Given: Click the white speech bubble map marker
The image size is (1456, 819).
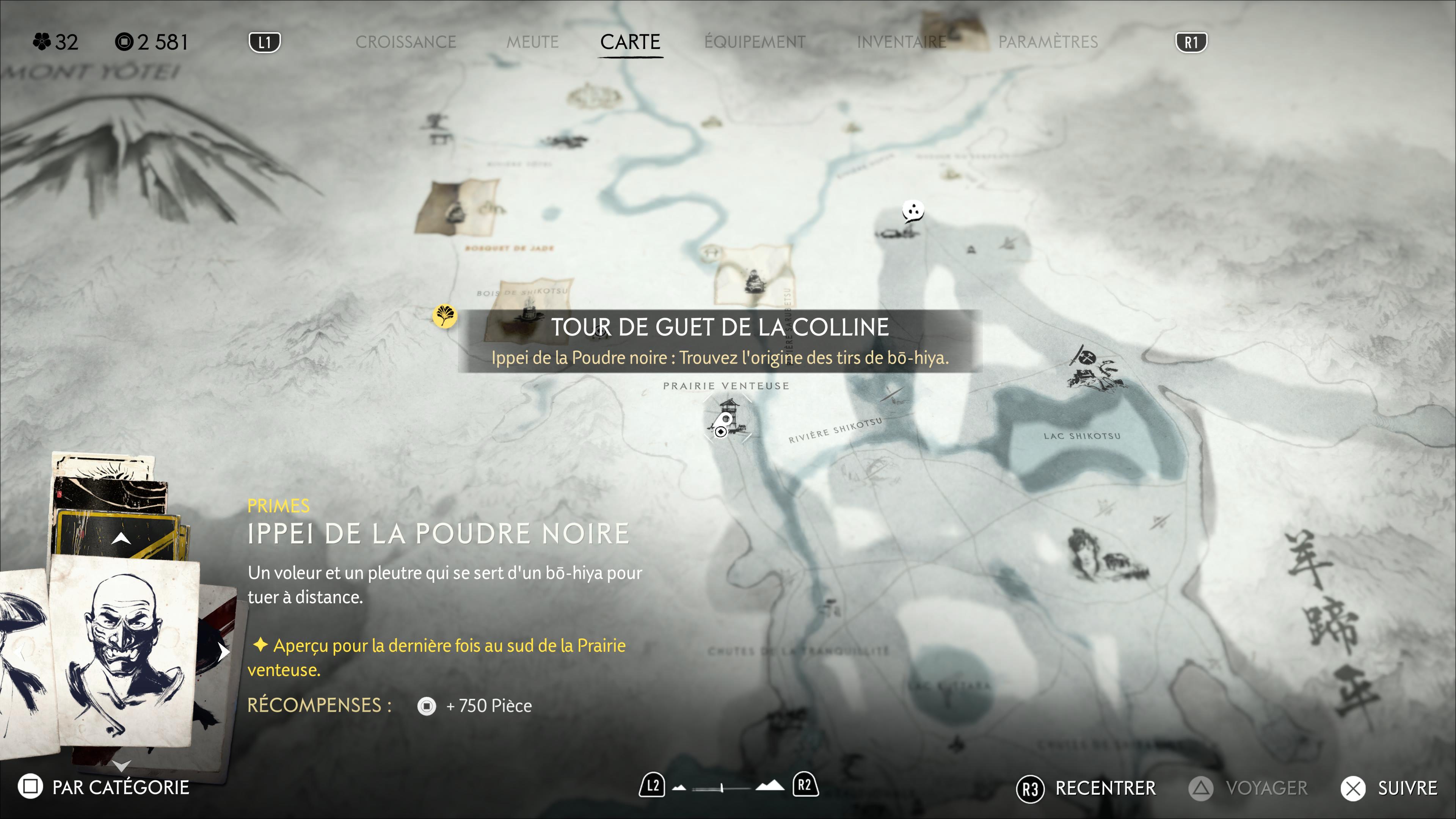Looking at the screenshot, I should click(x=912, y=212).
